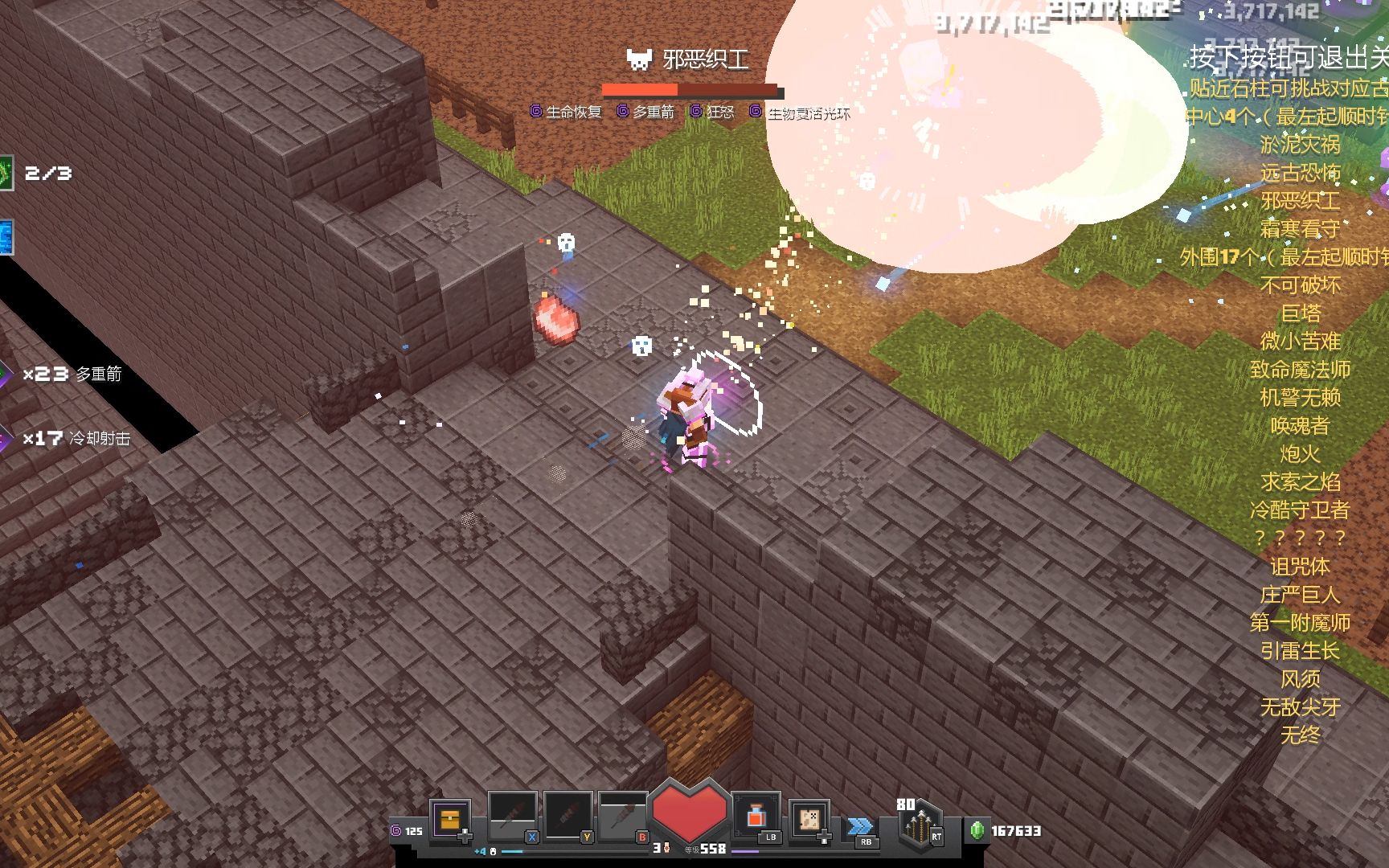Image resolution: width=1389 pixels, height=868 pixels.
Task: Open the map scroll icon
Action: click(x=809, y=819)
